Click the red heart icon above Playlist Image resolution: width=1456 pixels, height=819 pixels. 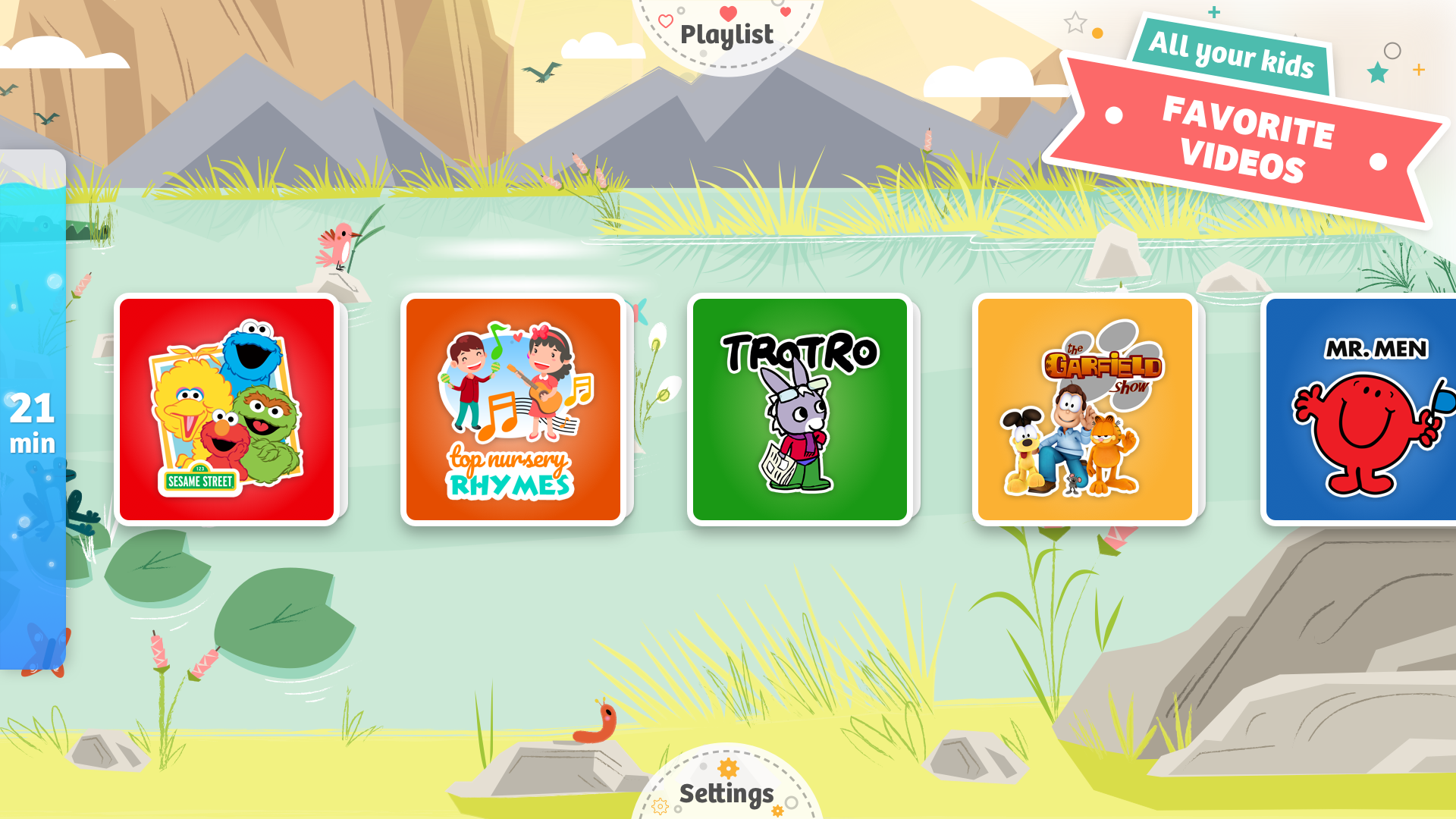tap(728, 13)
